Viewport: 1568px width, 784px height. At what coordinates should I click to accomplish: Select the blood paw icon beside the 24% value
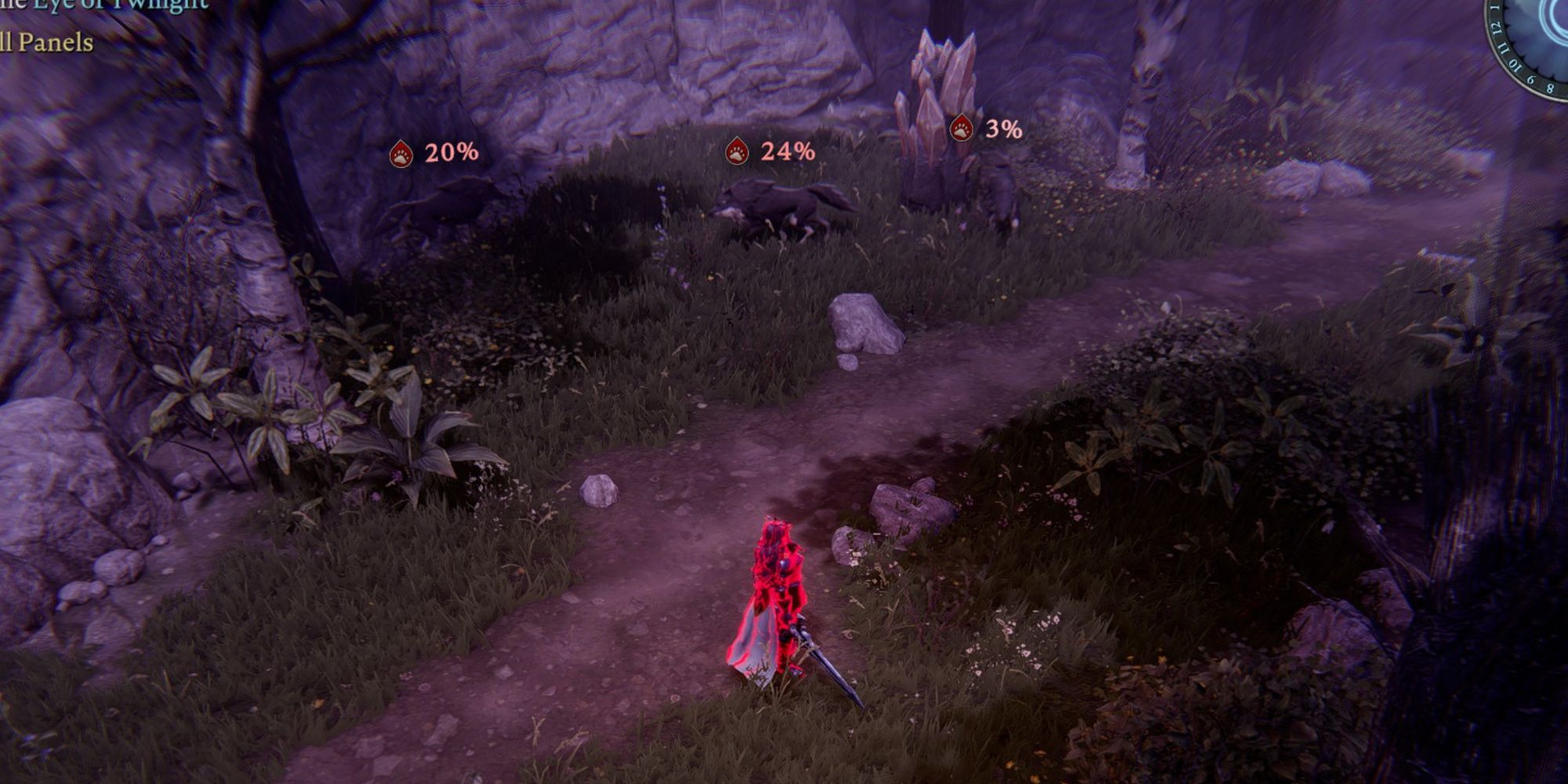pyautogui.click(x=735, y=148)
